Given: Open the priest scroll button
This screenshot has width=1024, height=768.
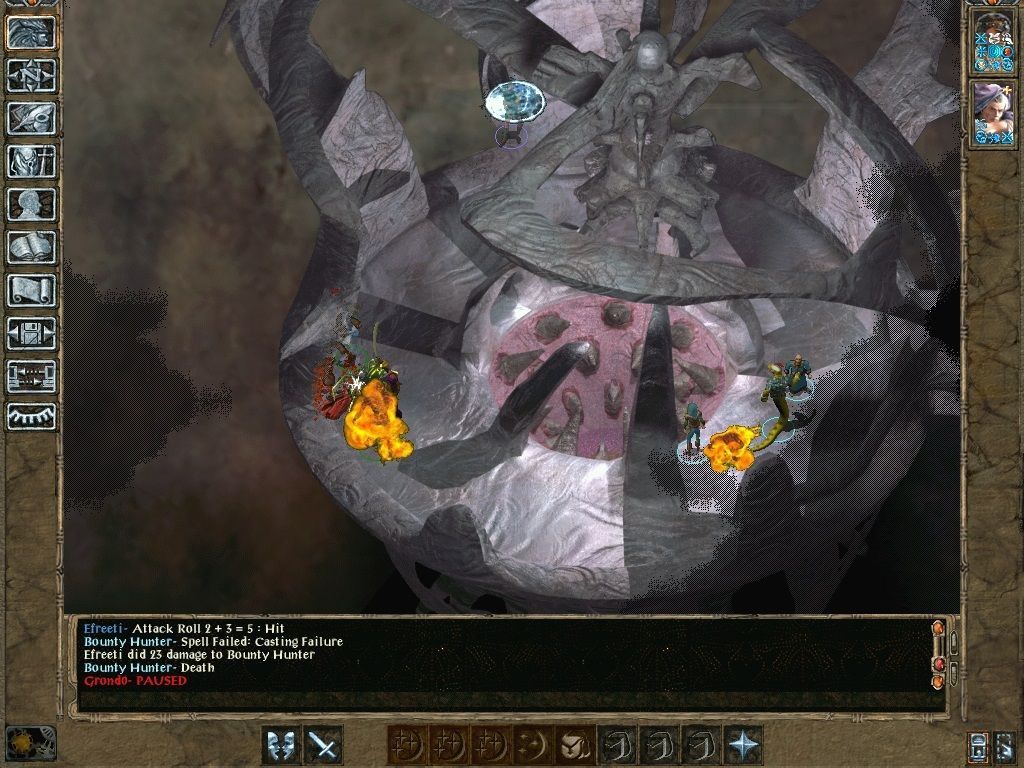Looking at the screenshot, I should pos(32,290).
